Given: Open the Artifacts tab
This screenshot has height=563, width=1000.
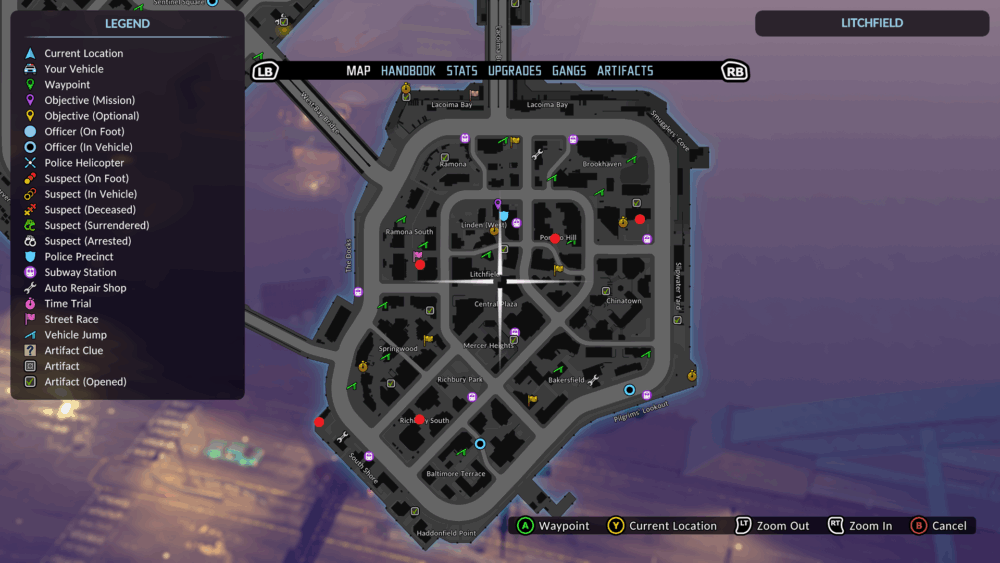Looking at the screenshot, I should [x=625, y=71].
